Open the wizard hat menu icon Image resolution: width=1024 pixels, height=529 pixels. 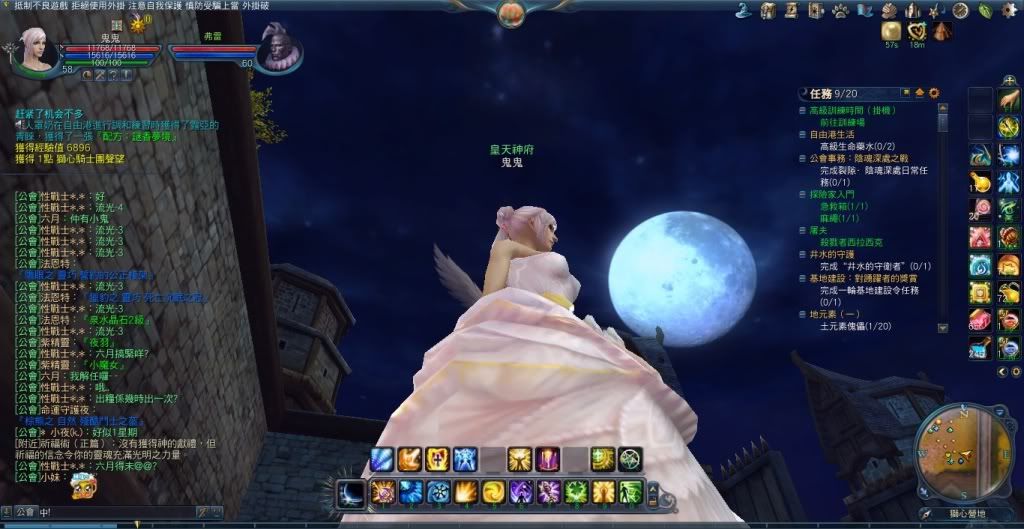[x=744, y=10]
